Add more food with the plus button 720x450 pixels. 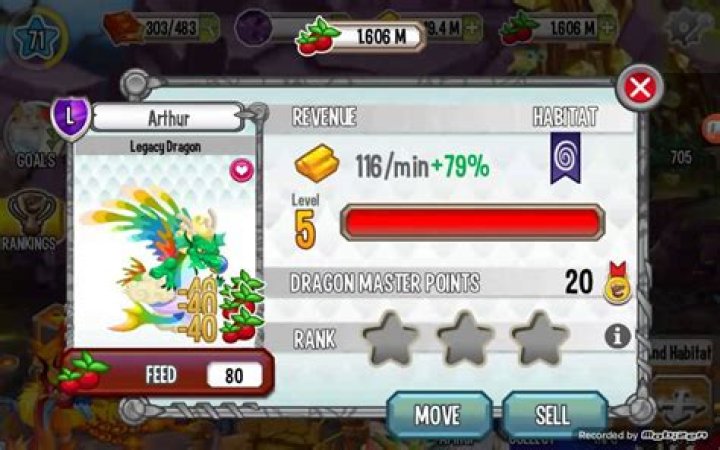(609, 28)
